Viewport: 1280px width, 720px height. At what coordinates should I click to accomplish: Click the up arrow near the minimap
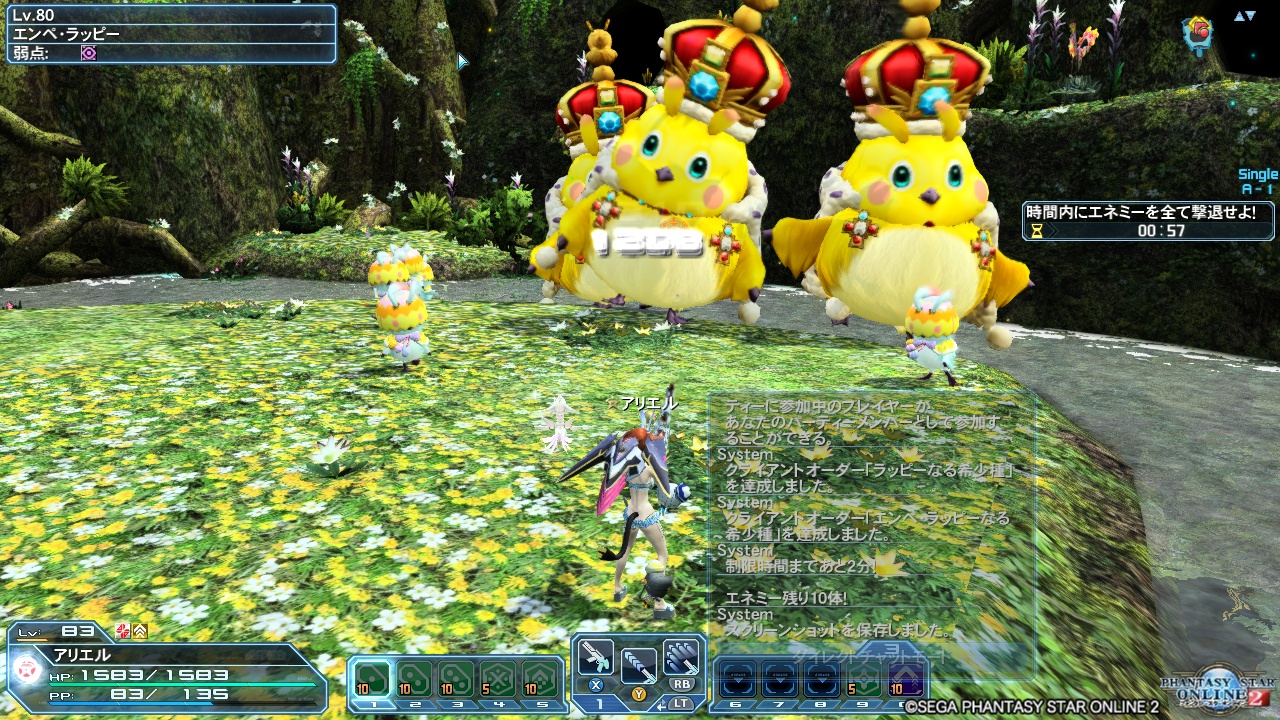pyautogui.click(x=1239, y=16)
